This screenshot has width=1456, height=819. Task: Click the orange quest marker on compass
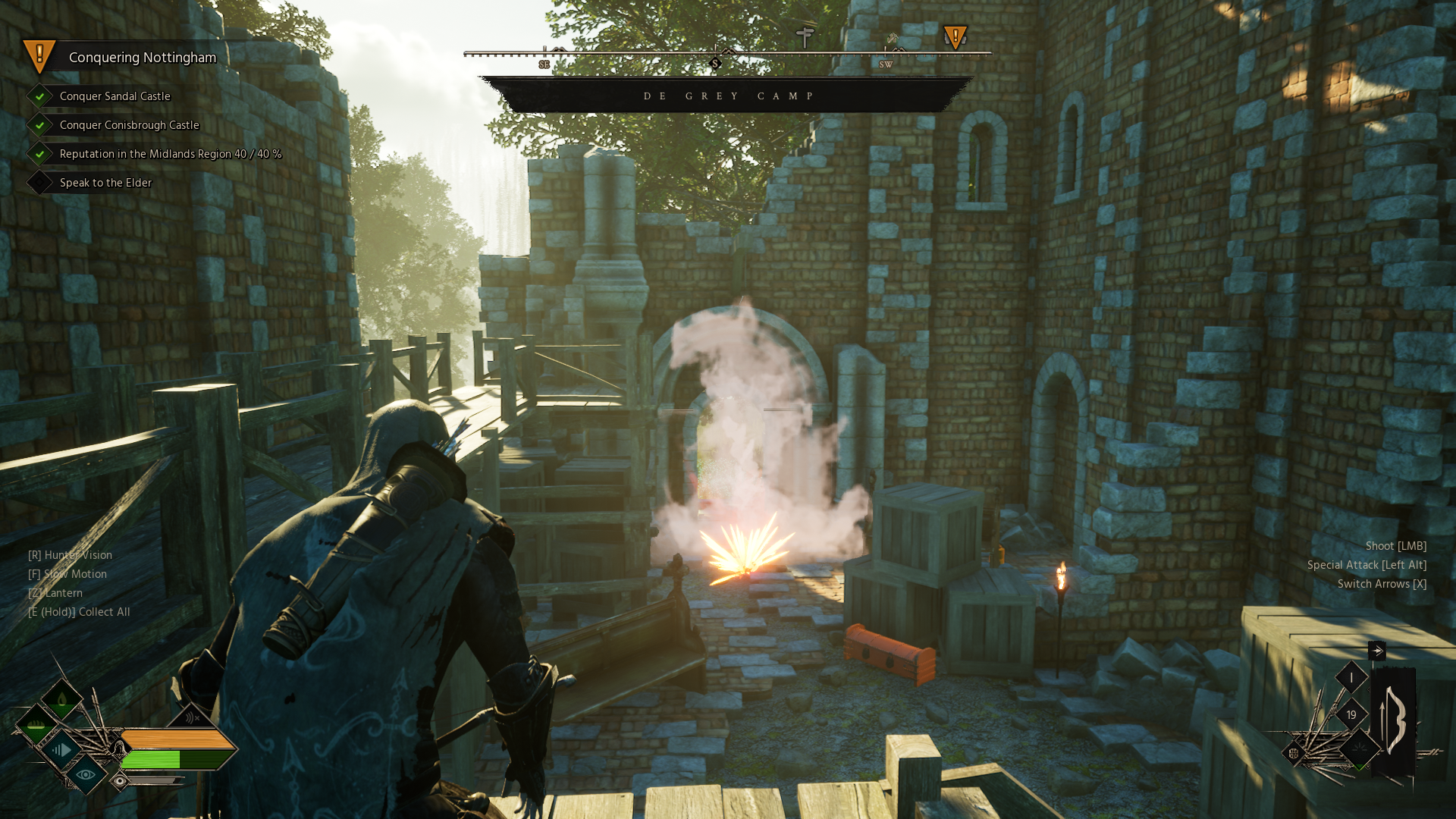(955, 37)
